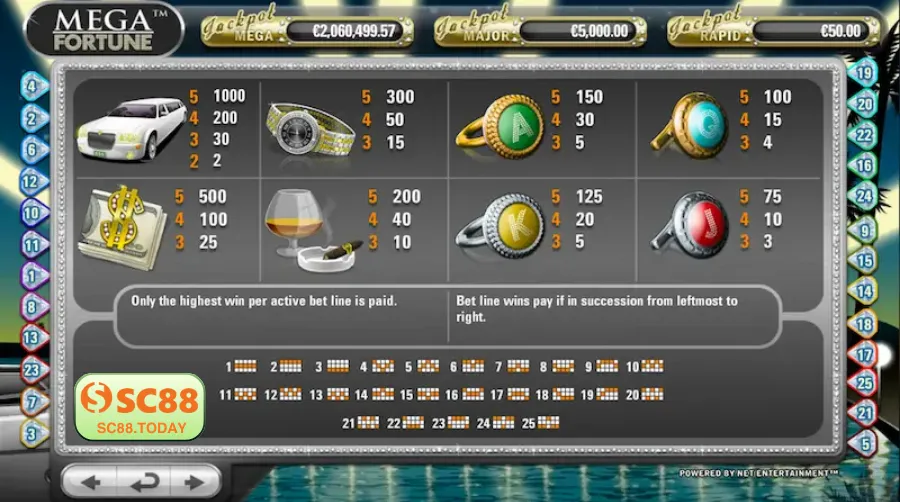Activate bet line 10 marker
The height and width of the screenshot is (502, 900).
click(x=31, y=213)
